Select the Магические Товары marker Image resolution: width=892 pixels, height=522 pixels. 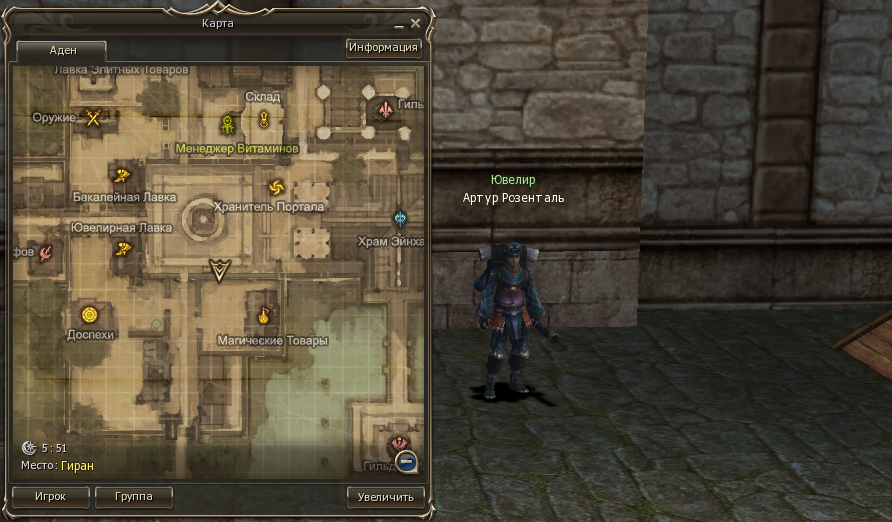click(264, 315)
